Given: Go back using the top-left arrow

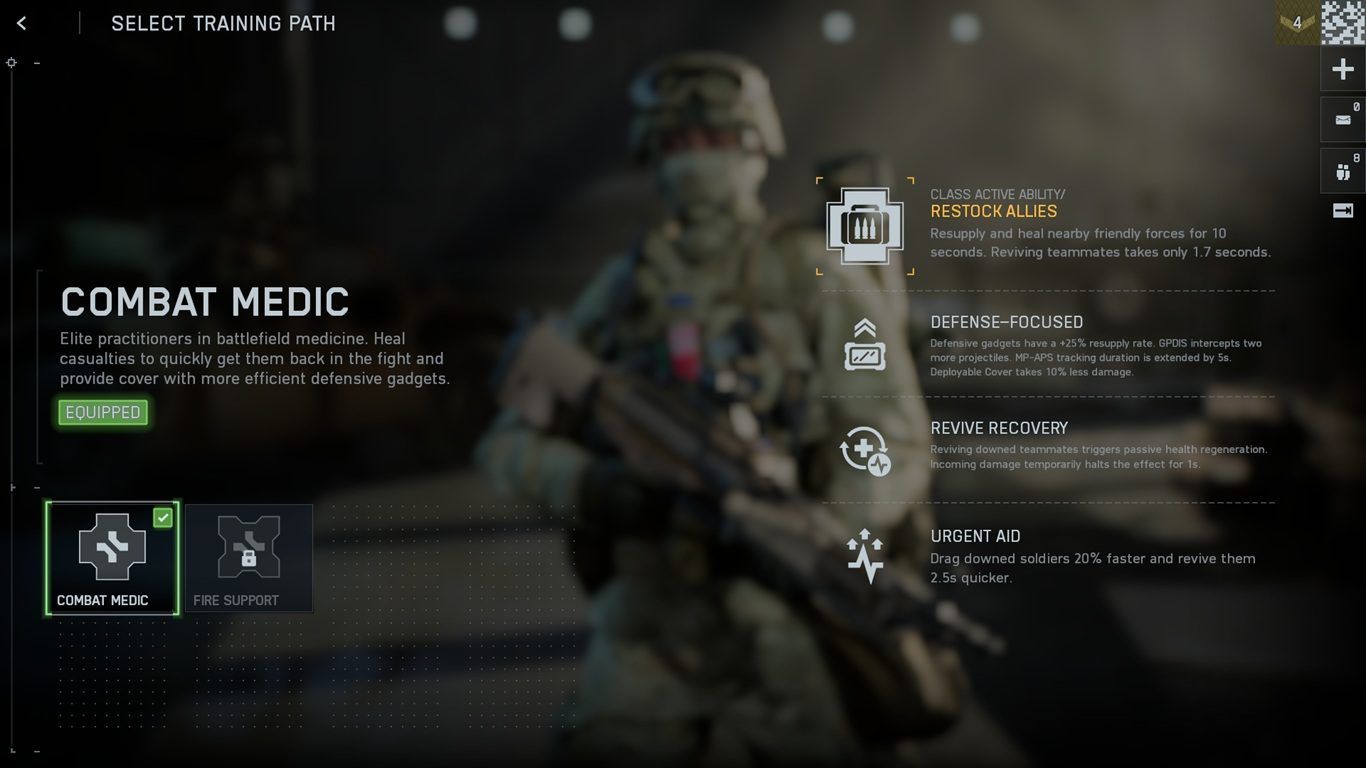Looking at the screenshot, I should coord(22,23).
